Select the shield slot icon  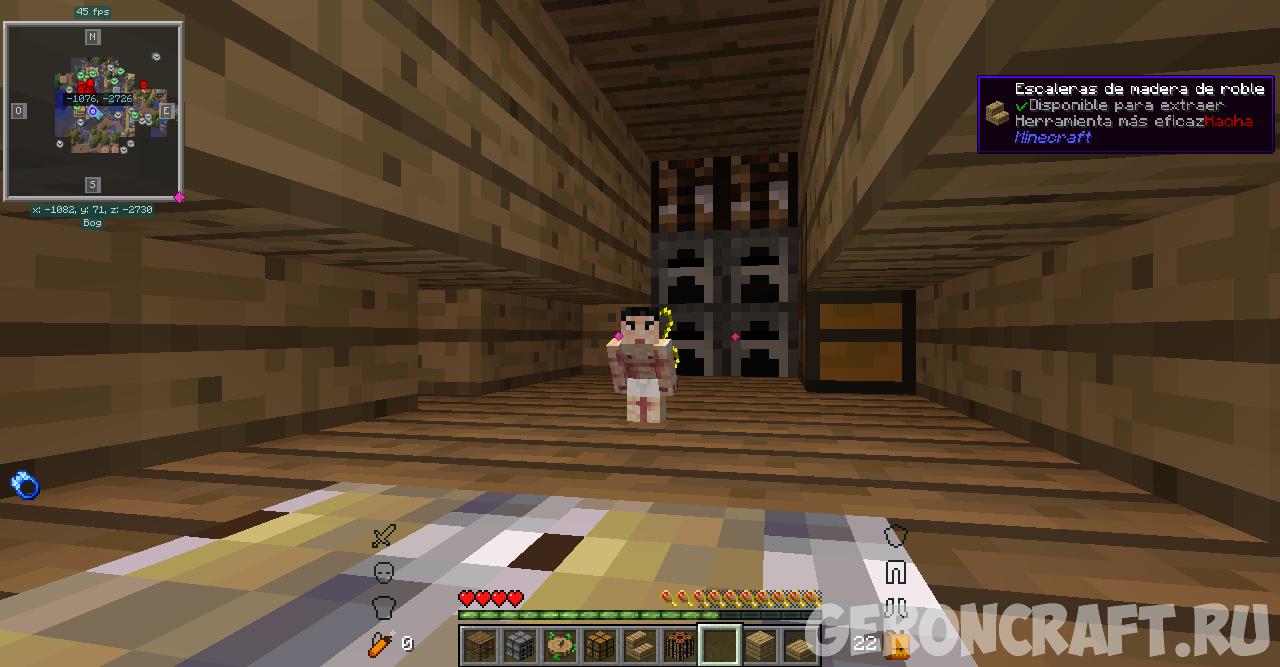pos(895,537)
